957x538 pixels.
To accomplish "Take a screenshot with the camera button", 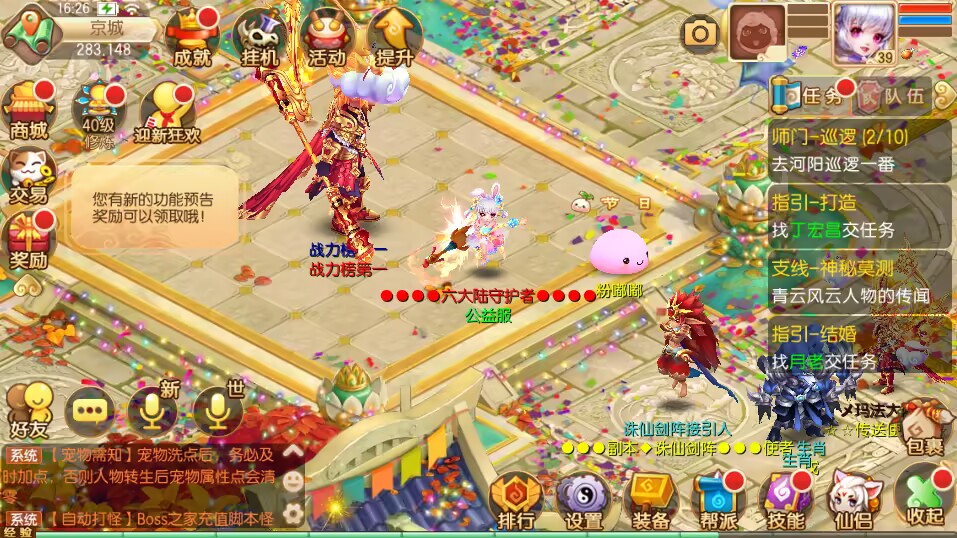I will pos(701,33).
